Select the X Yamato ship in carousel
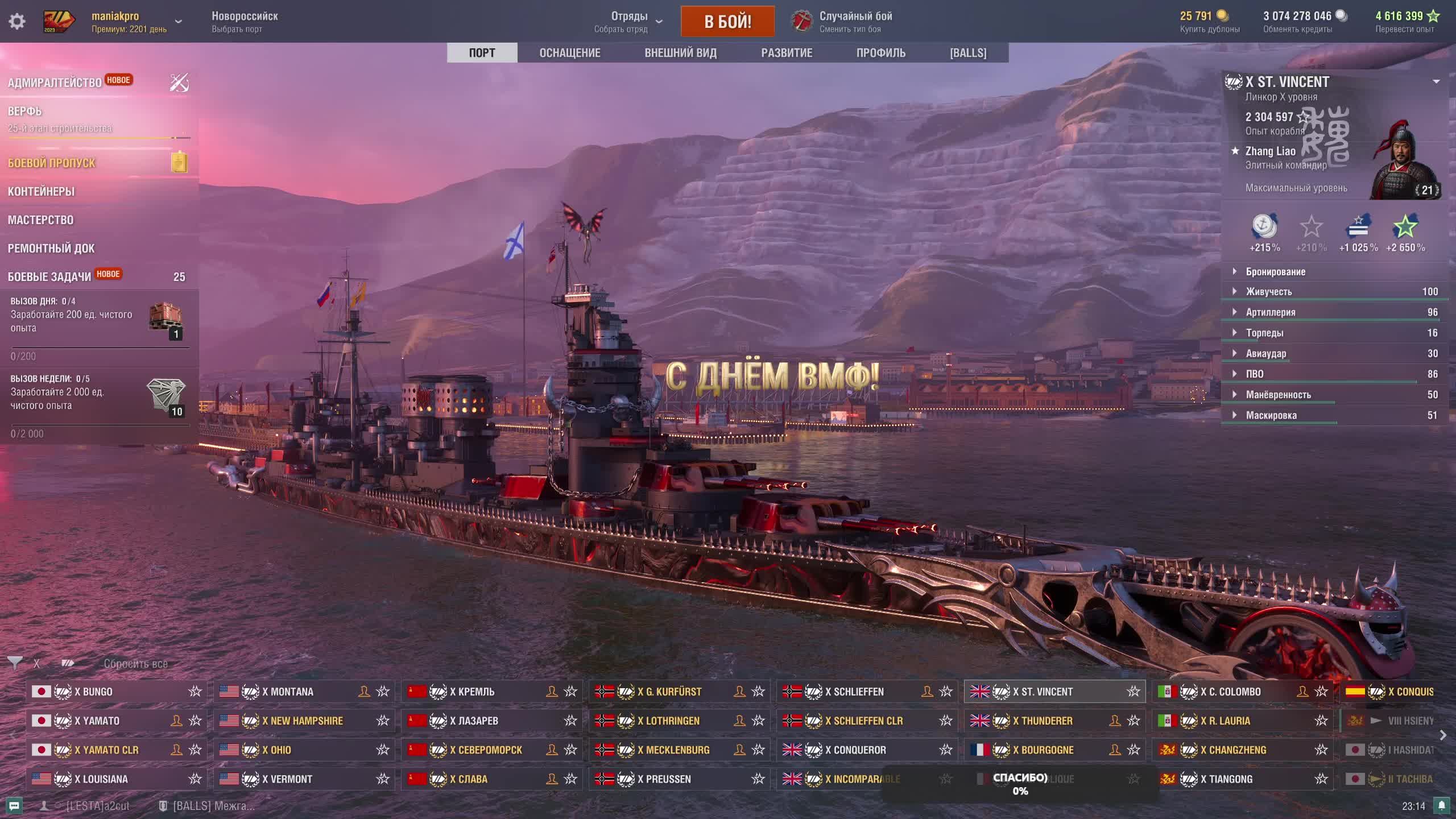This screenshot has width=1456, height=819. coord(97,721)
